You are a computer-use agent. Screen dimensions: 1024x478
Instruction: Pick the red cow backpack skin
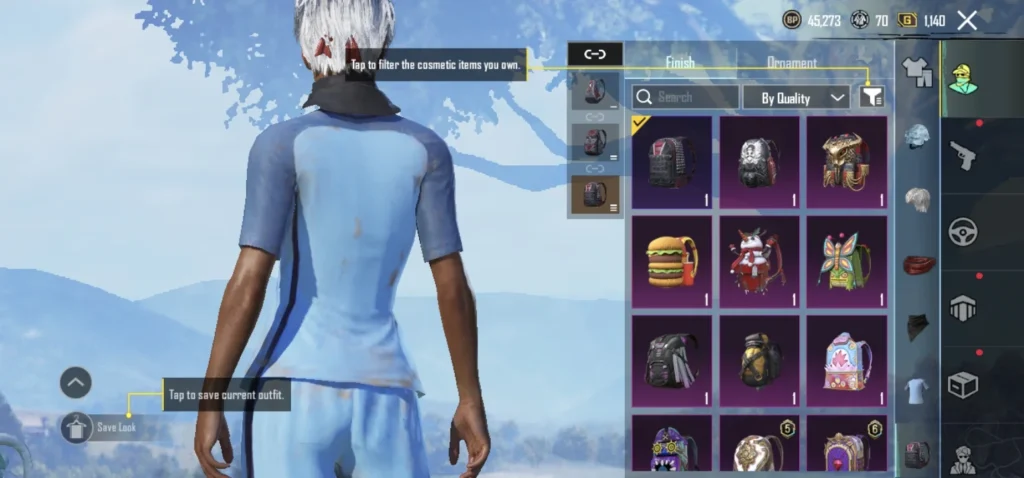[759, 263]
